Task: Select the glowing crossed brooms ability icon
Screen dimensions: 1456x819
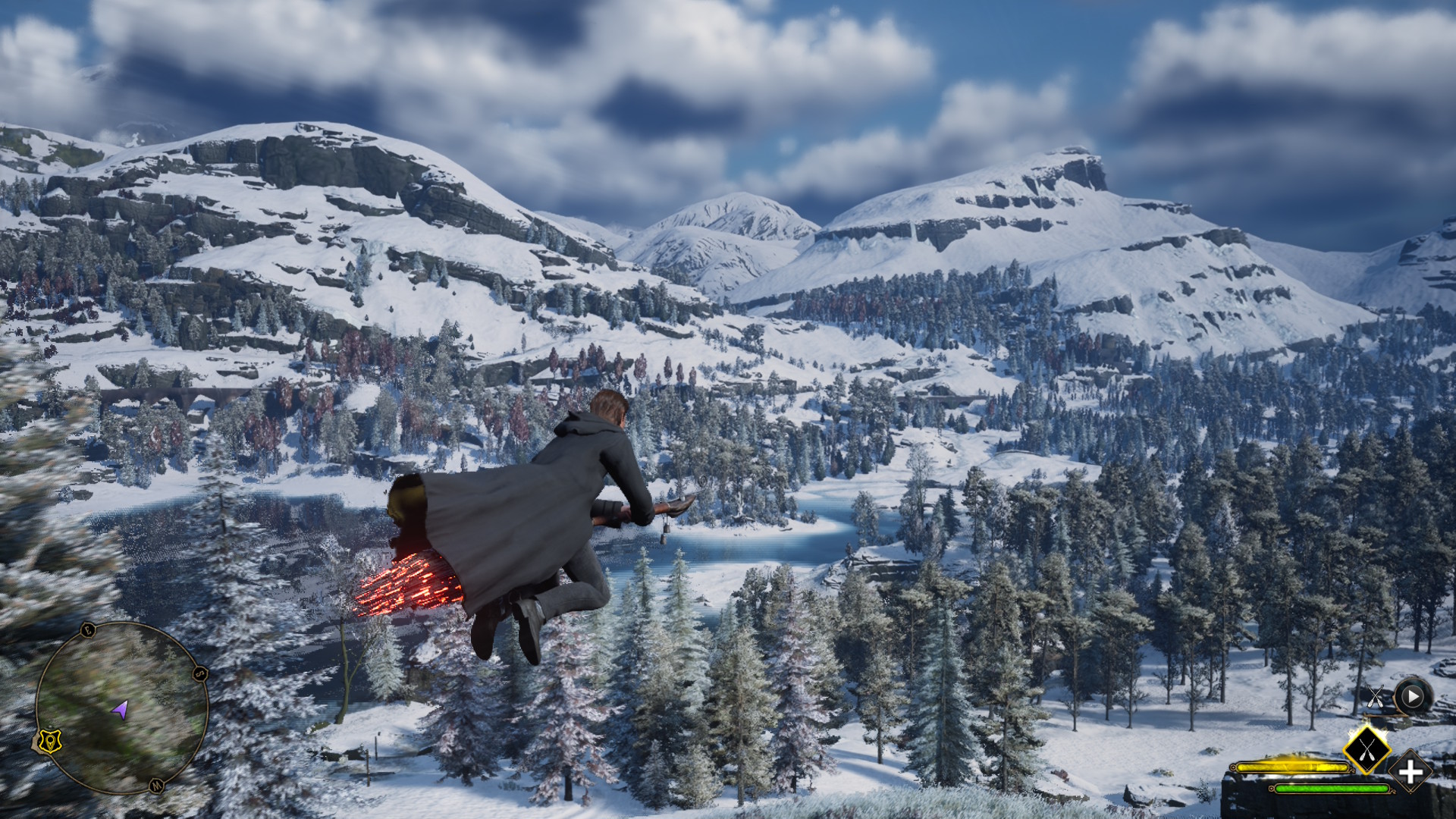Action: (1367, 749)
